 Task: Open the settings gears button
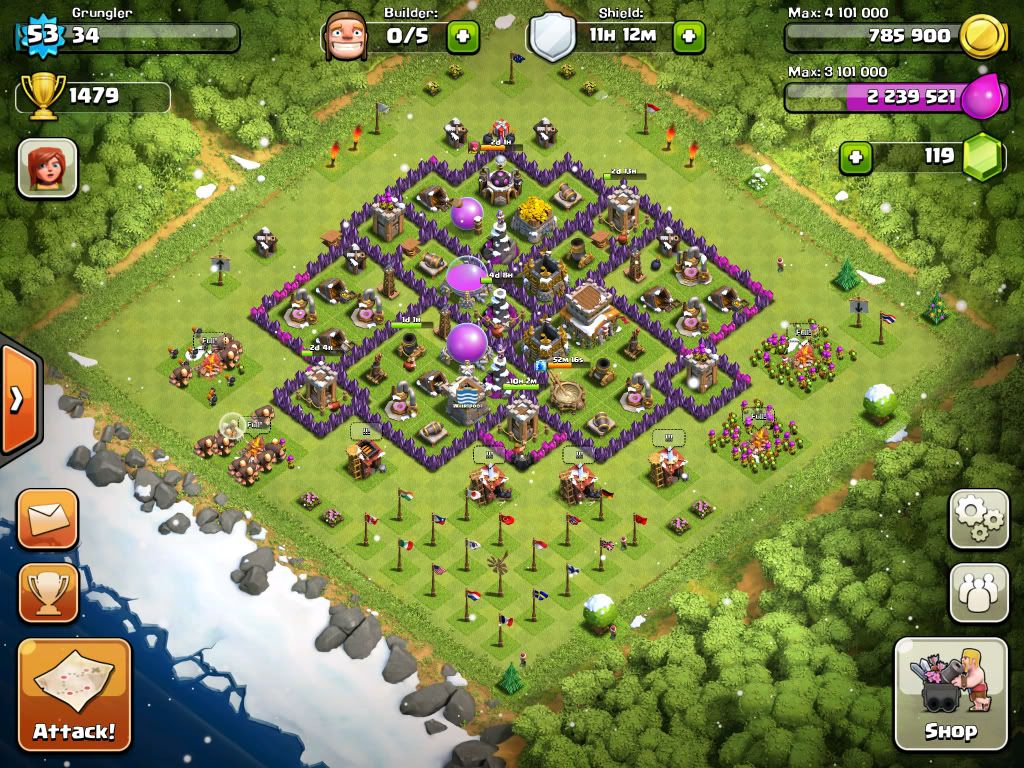coord(978,518)
